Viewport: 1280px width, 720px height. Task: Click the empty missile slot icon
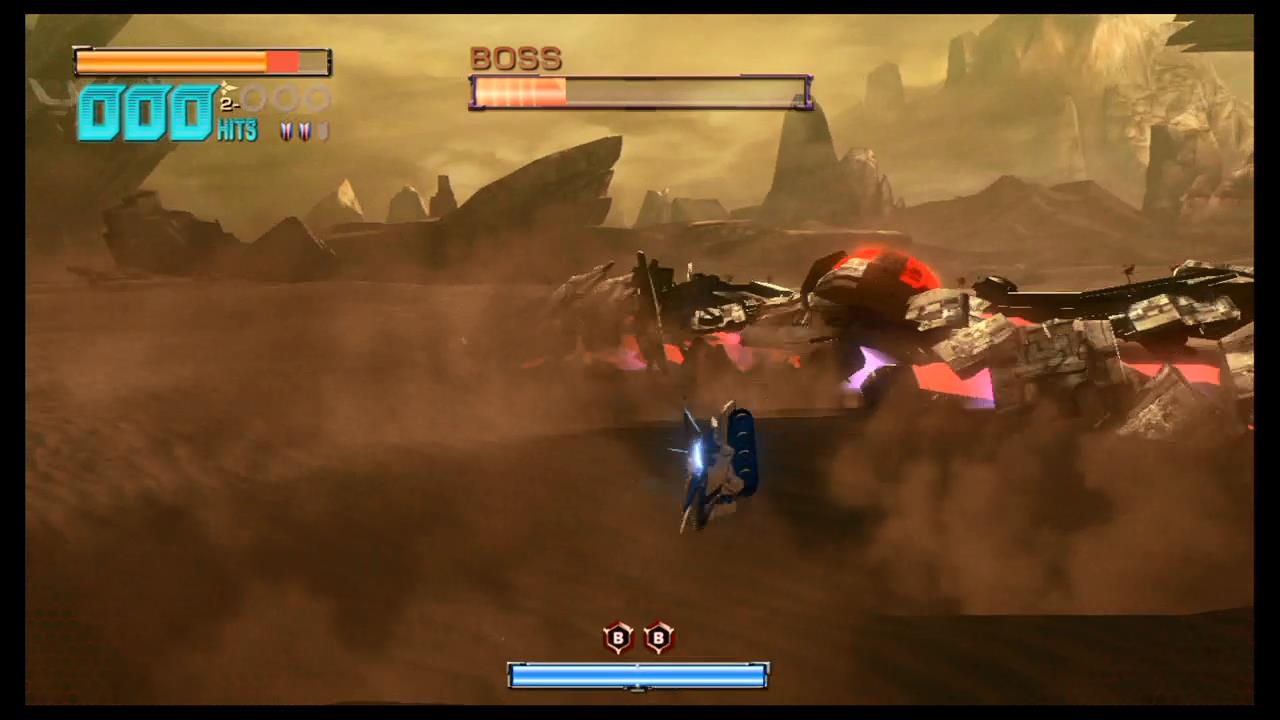322,131
